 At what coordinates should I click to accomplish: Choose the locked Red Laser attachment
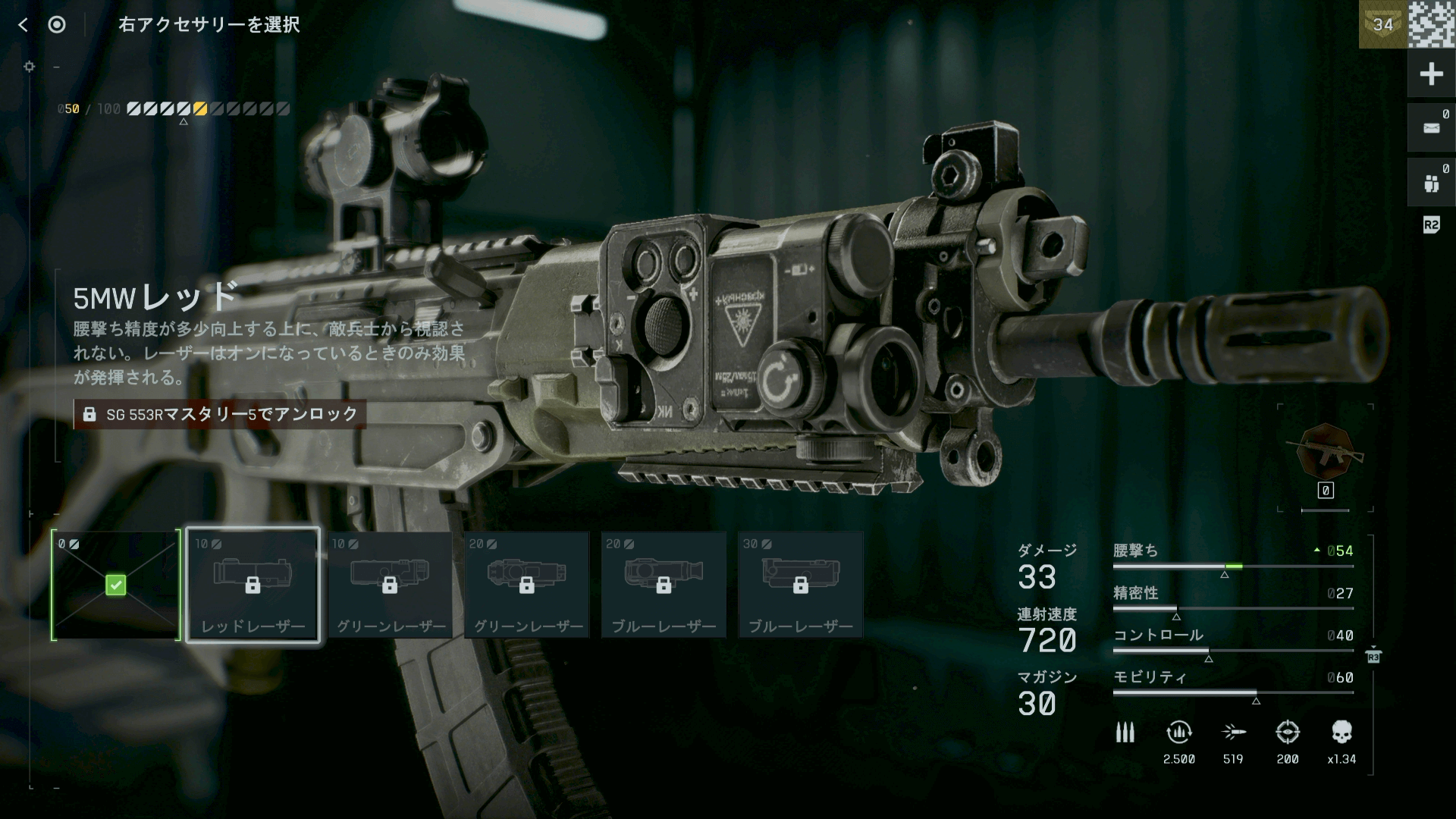tap(253, 585)
